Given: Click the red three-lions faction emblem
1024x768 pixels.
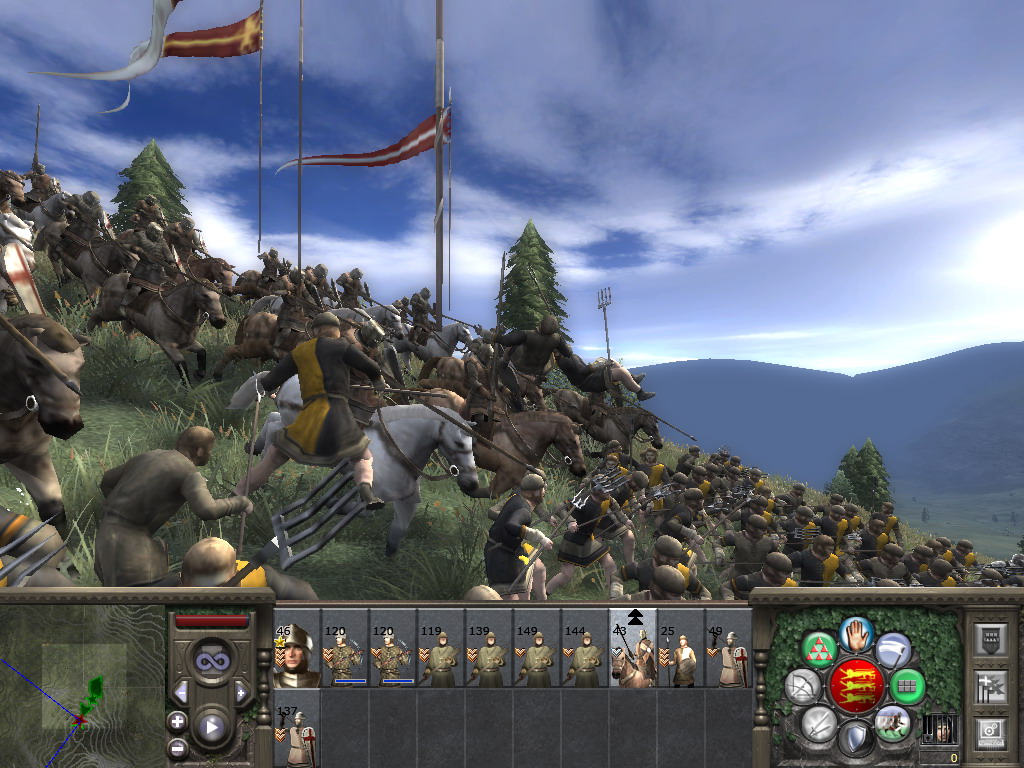Looking at the screenshot, I should click(856, 686).
